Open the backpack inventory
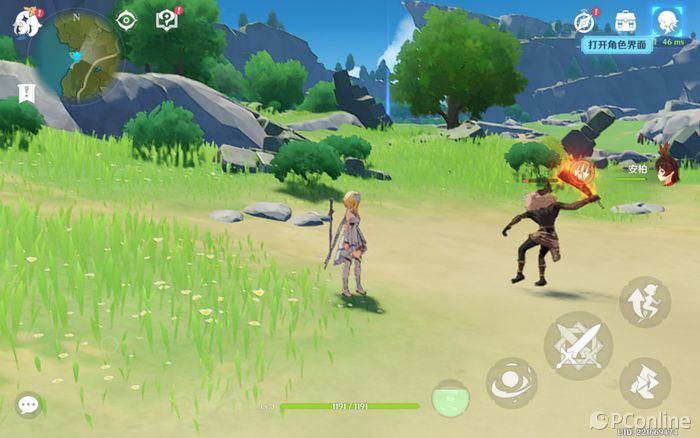Image resolution: width=700 pixels, height=438 pixels. (x=626, y=20)
